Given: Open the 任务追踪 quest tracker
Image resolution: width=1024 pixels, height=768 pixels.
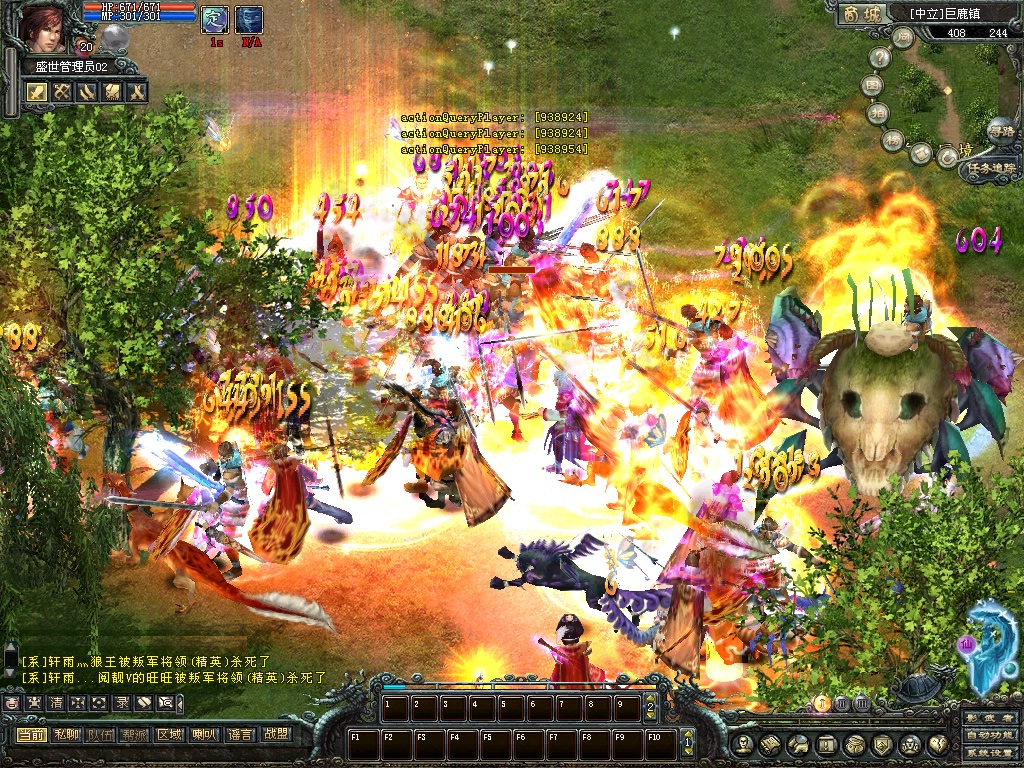Looking at the screenshot, I should [x=990, y=169].
